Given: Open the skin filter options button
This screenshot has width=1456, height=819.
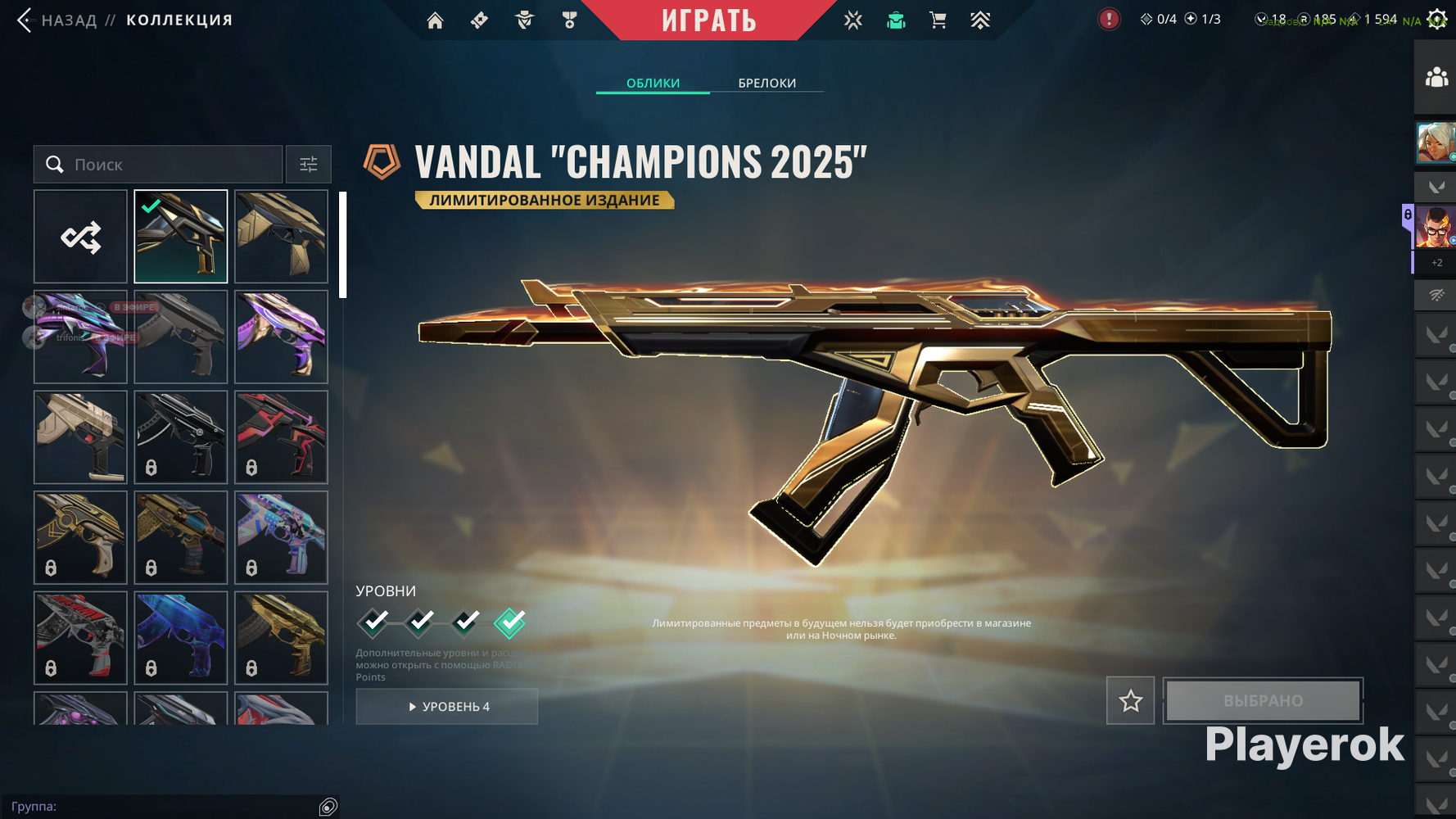Looking at the screenshot, I should [x=309, y=165].
